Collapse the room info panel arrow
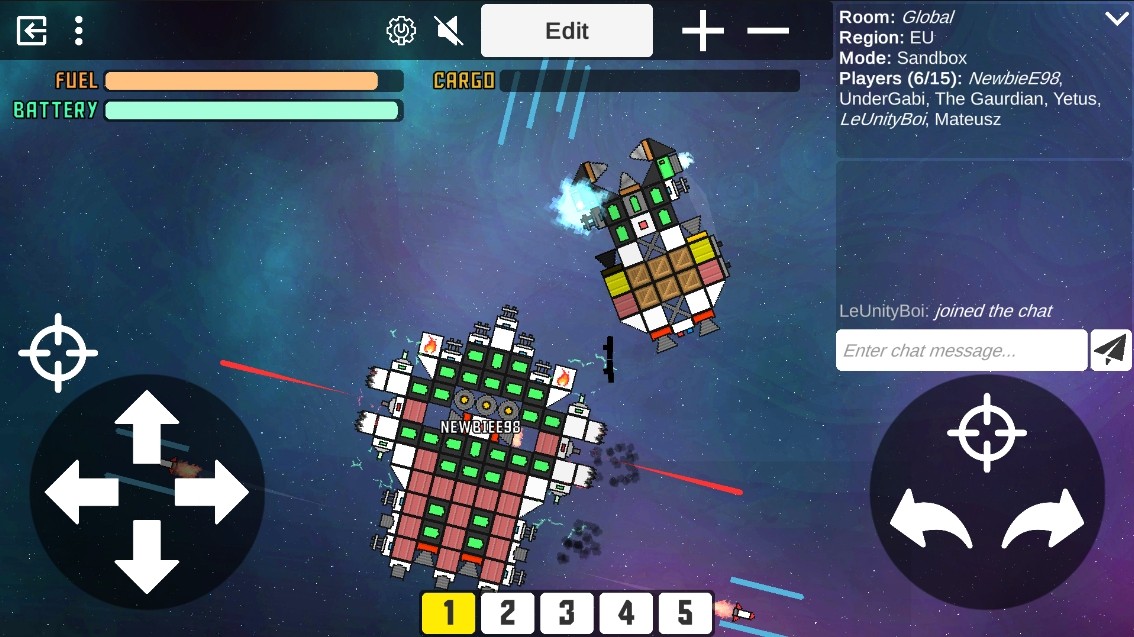This screenshot has width=1134, height=637. pyautogui.click(x=1116, y=18)
